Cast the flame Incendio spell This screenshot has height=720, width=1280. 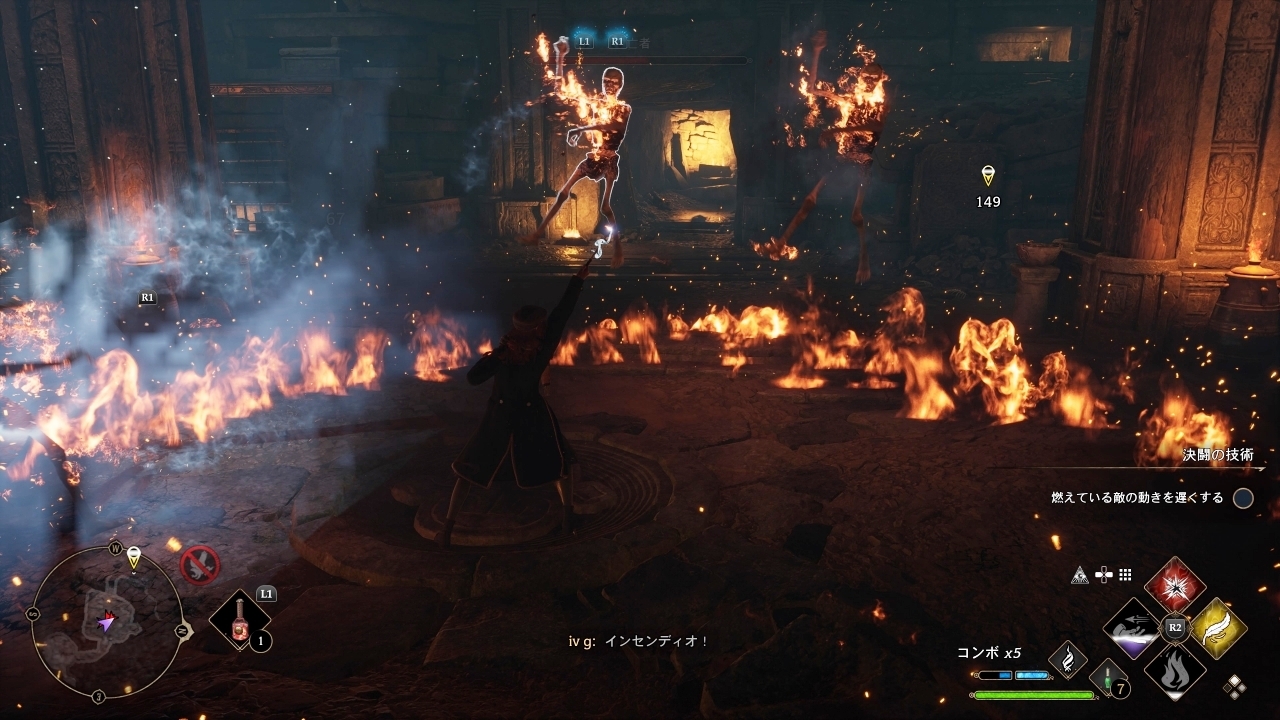pos(1175,669)
